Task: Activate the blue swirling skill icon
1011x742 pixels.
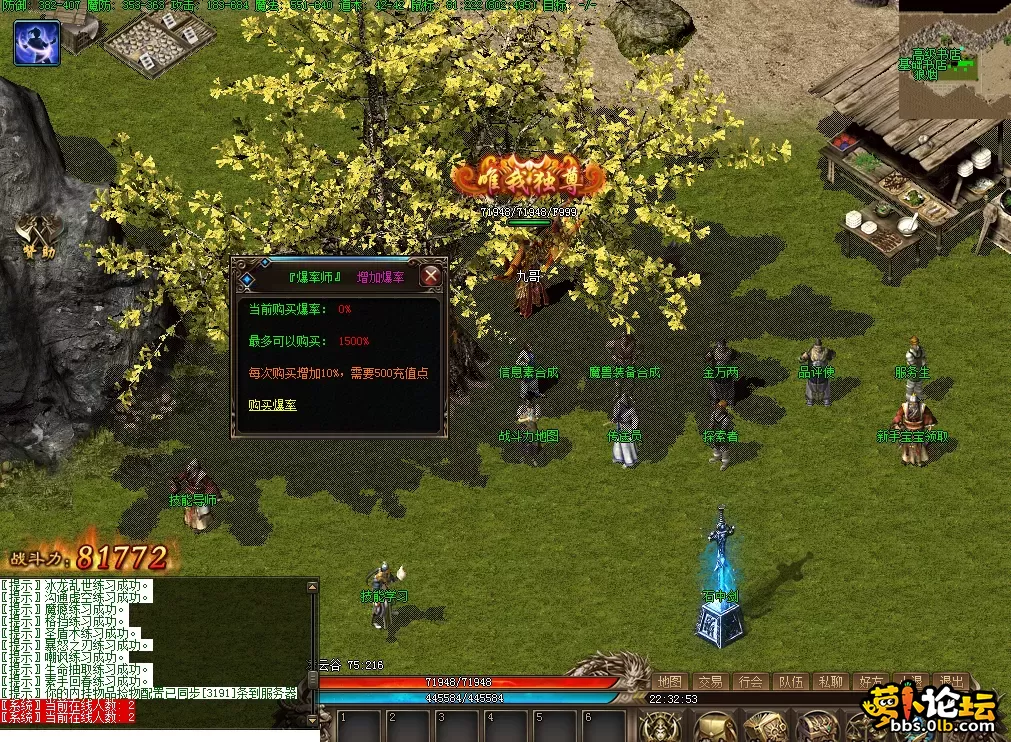Action: coord(37,43)
